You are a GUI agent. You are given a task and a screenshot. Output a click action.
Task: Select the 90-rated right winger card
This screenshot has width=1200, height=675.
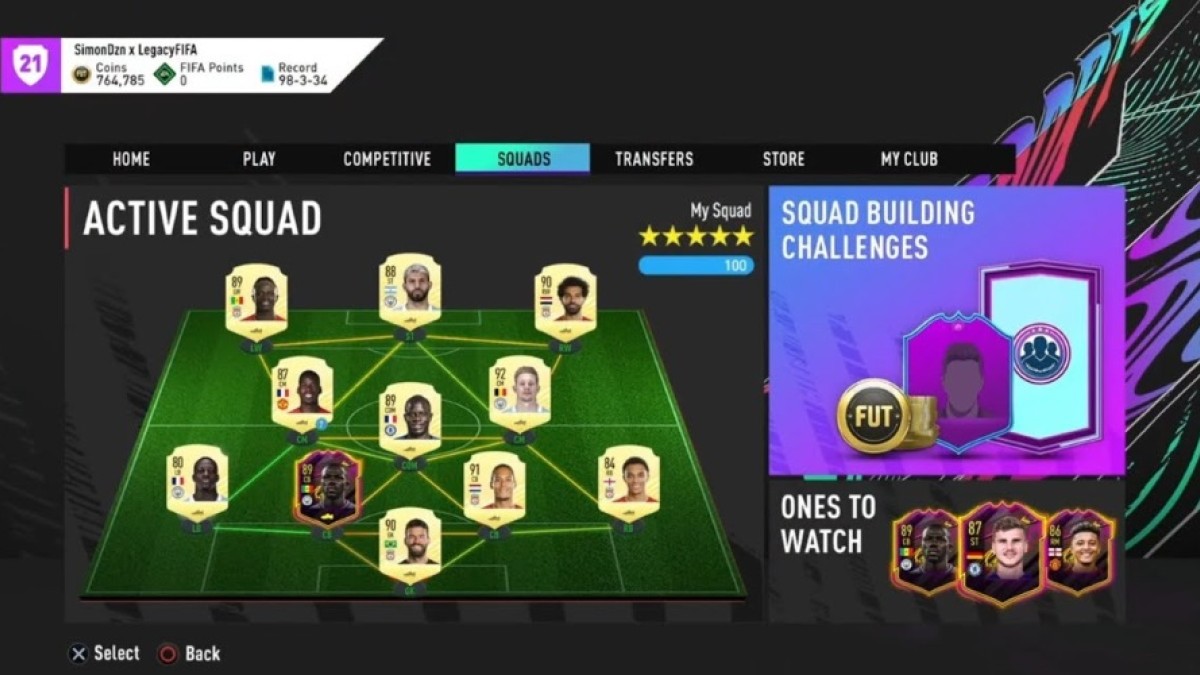(565, 300)
